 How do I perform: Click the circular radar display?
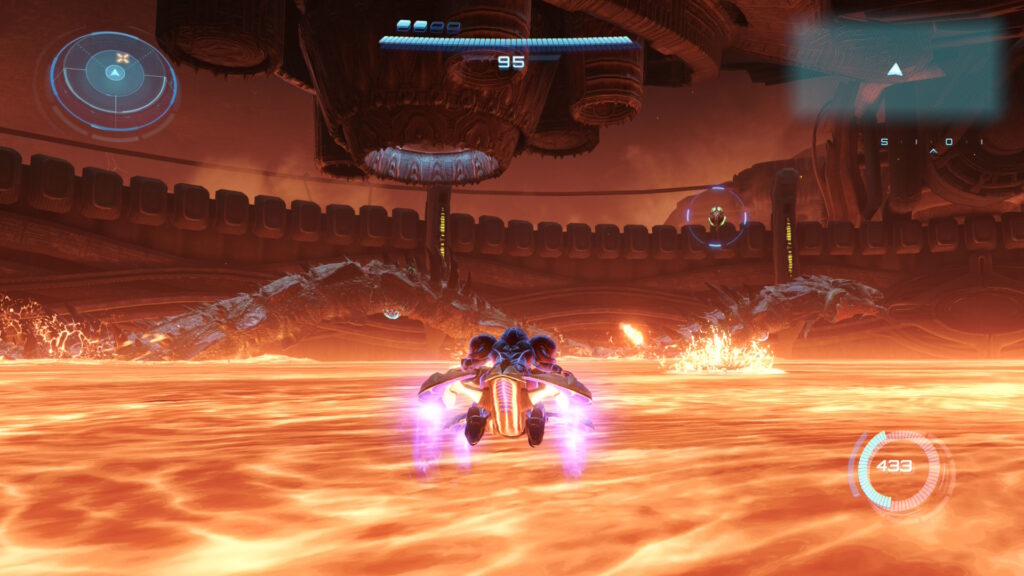click(113, 80)
